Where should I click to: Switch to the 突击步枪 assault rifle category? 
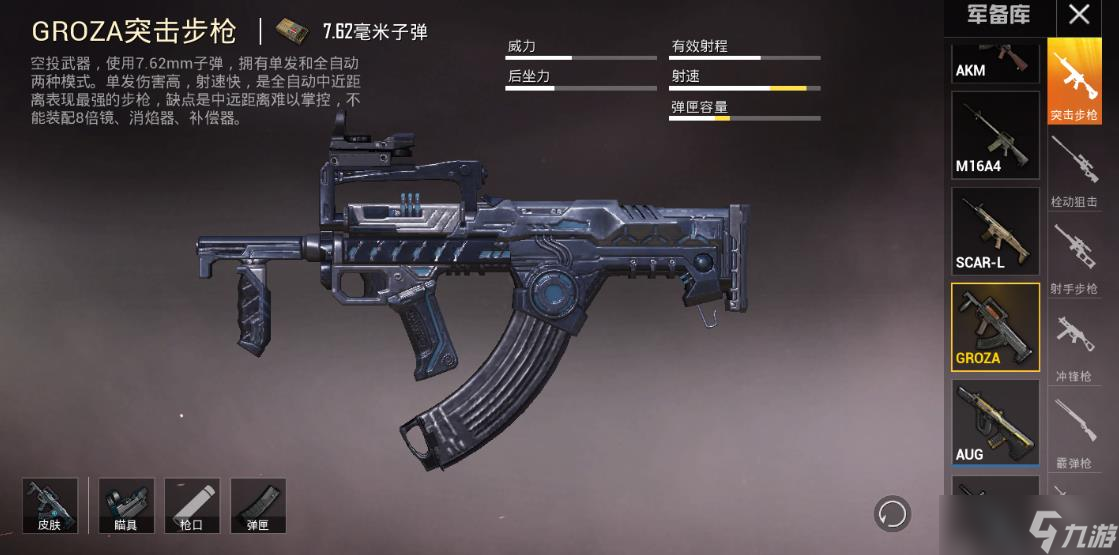point(1074,82)
